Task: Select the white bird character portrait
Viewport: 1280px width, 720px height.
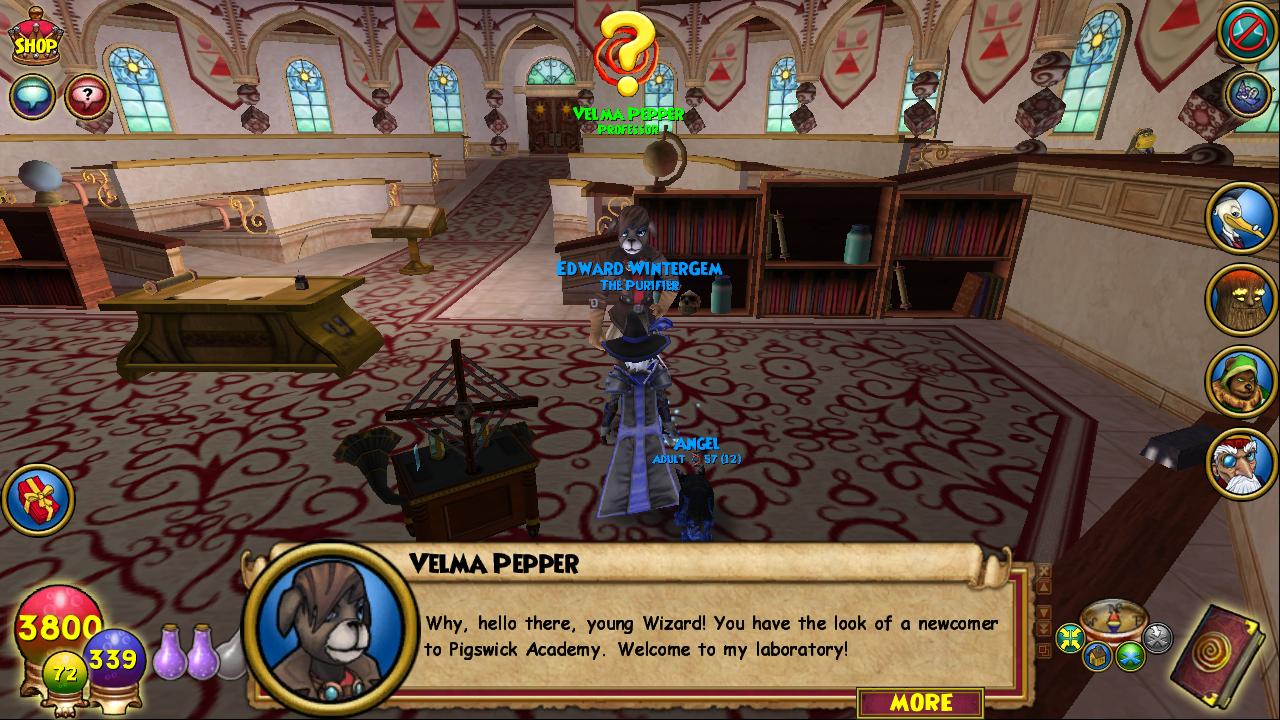Action: click(1241, 217)
